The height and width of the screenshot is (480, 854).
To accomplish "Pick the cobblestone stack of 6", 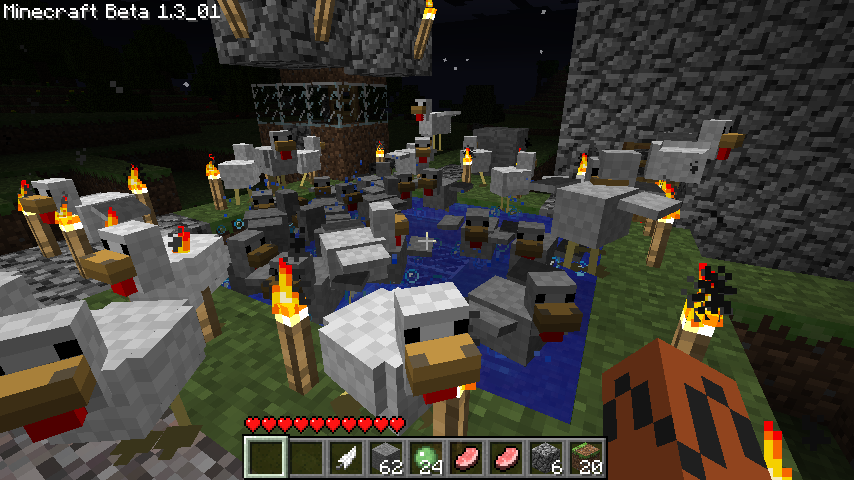I will [x=545, y=457].
